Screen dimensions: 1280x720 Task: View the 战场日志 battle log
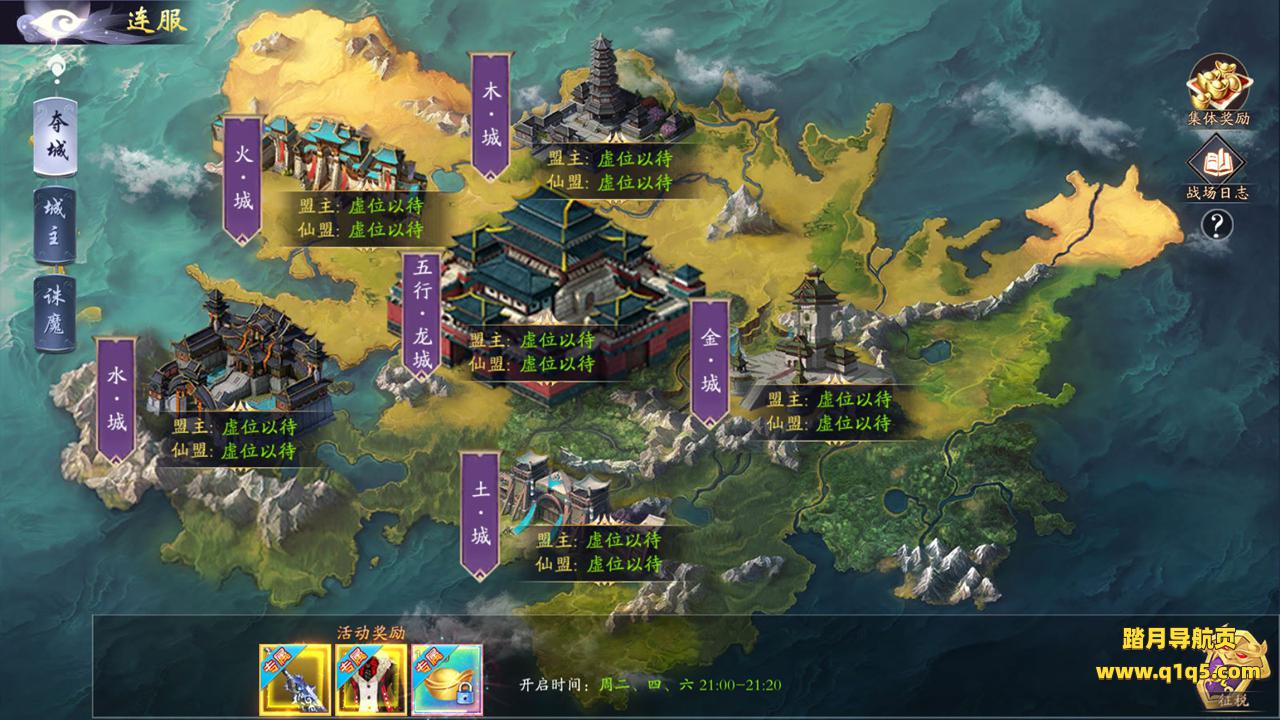click(x=1217, y=168)
